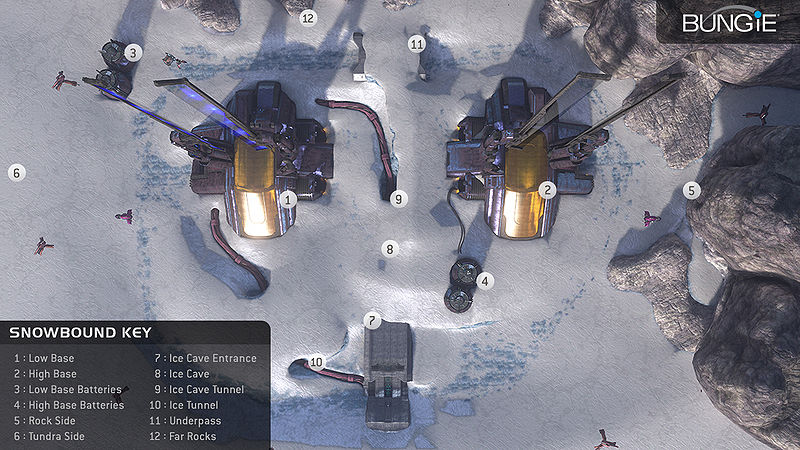Viewport: 800px width, 450px height.
Task: Select the number 4 map marker
Action: point(485,282)
